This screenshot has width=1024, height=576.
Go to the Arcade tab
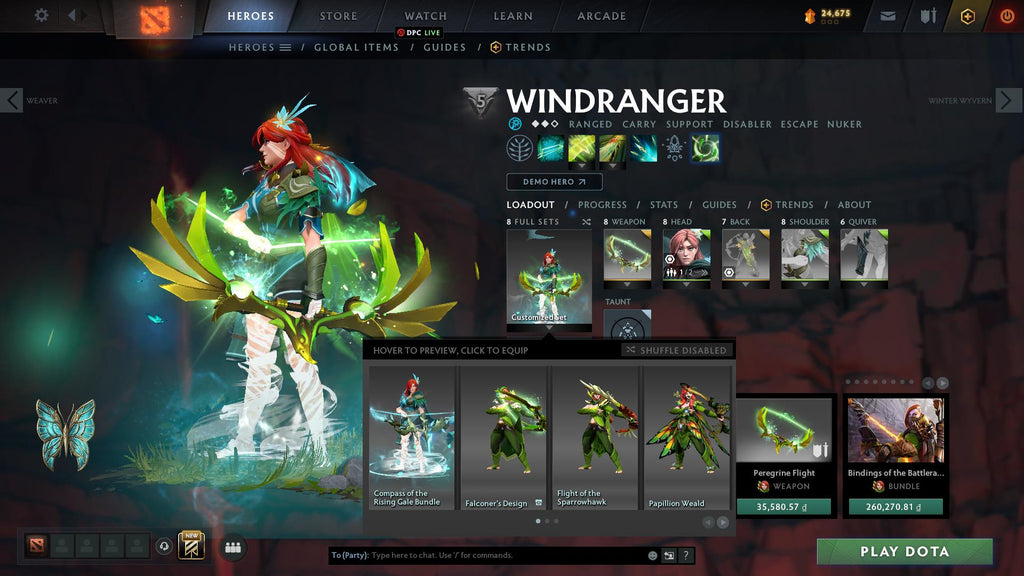(x=602, y=16)
